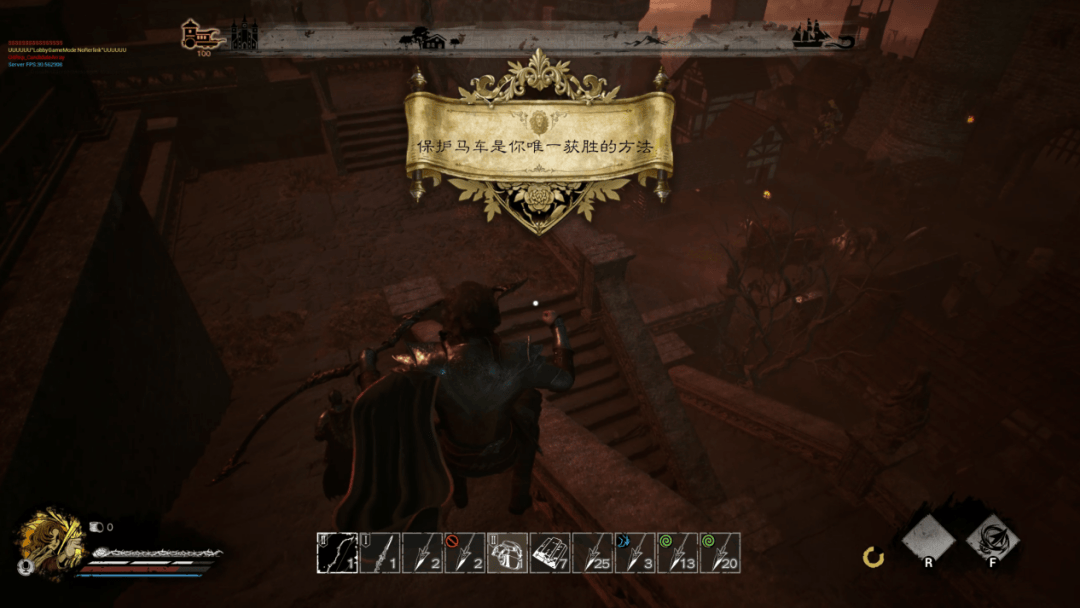Choose the armor helmet slot

click(507, 553)
